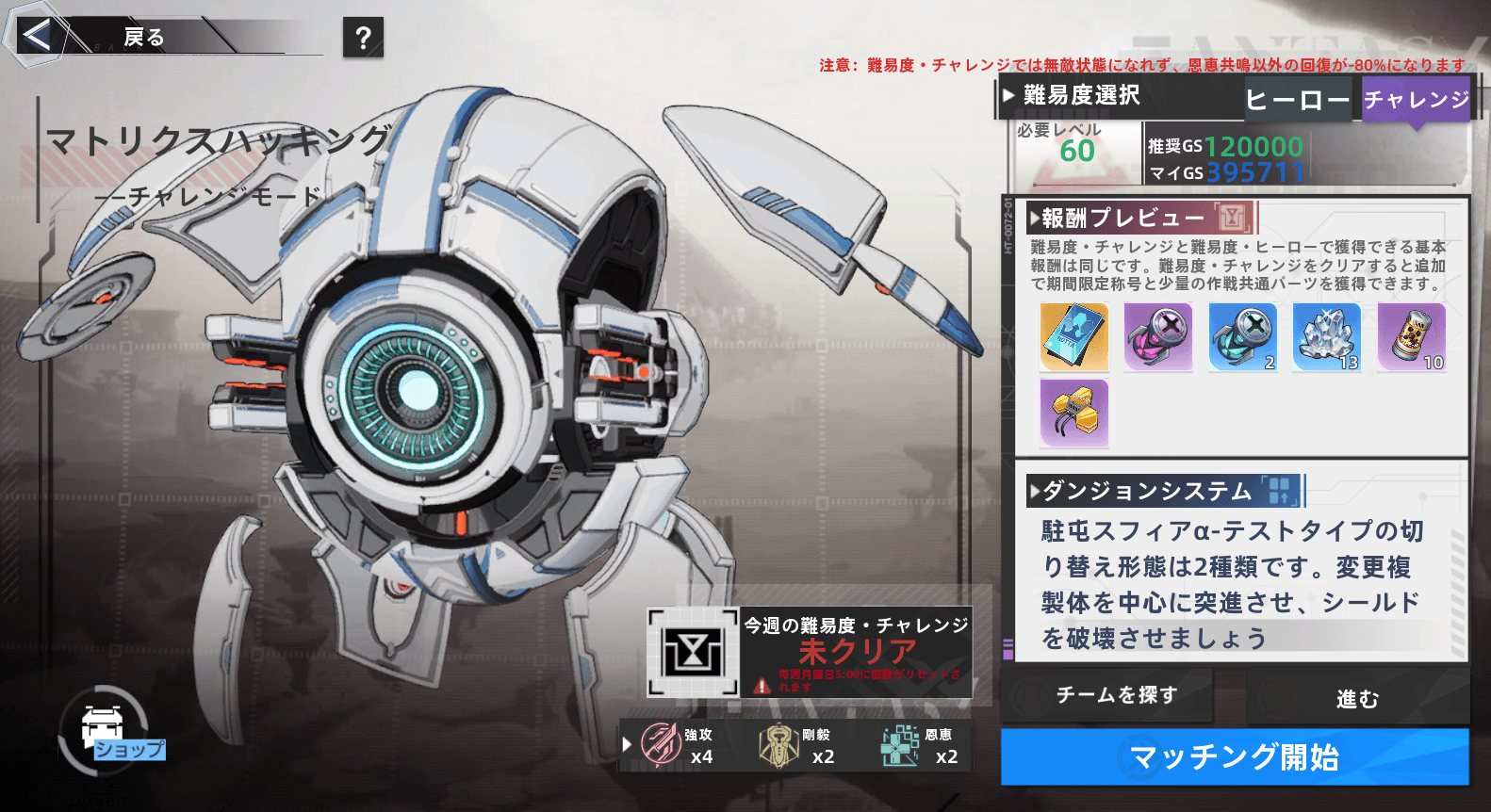This screenshot has width=1491, height=812.
Task: Show the 強攻 x4 buff details
Action: [x=677, y=745]
